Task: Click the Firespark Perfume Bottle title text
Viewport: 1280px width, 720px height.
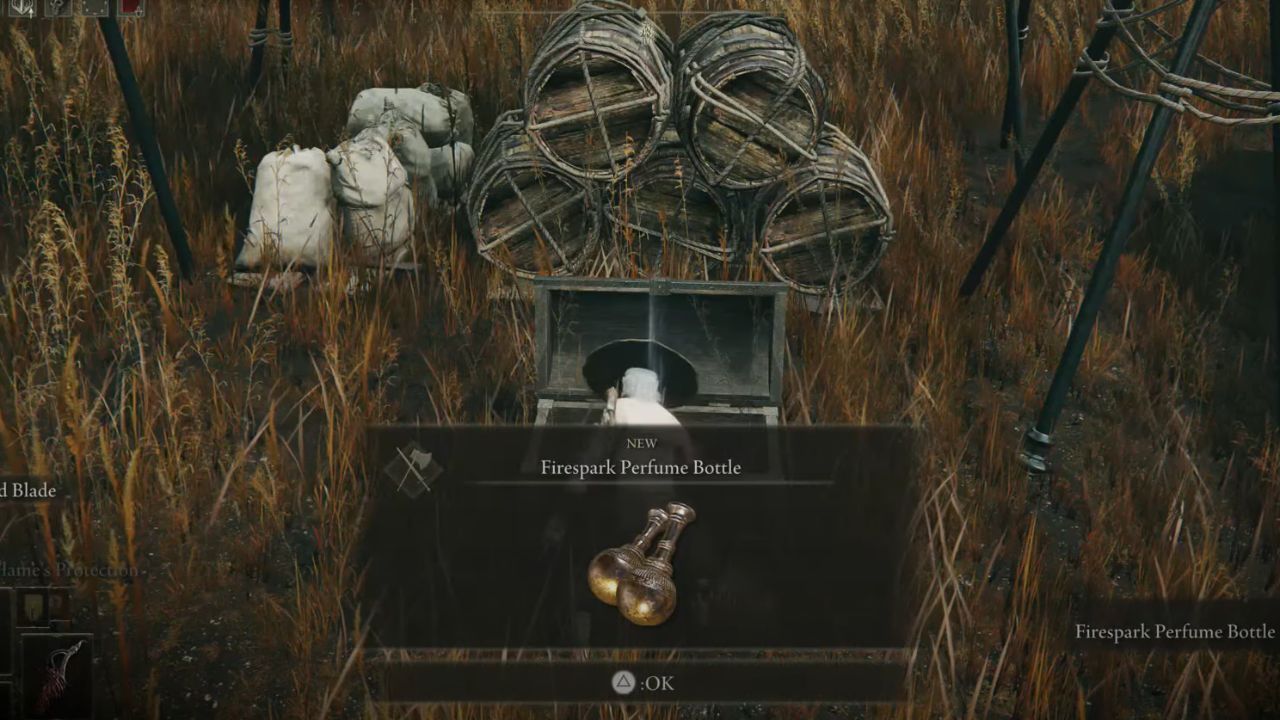Action: [641, 467]
